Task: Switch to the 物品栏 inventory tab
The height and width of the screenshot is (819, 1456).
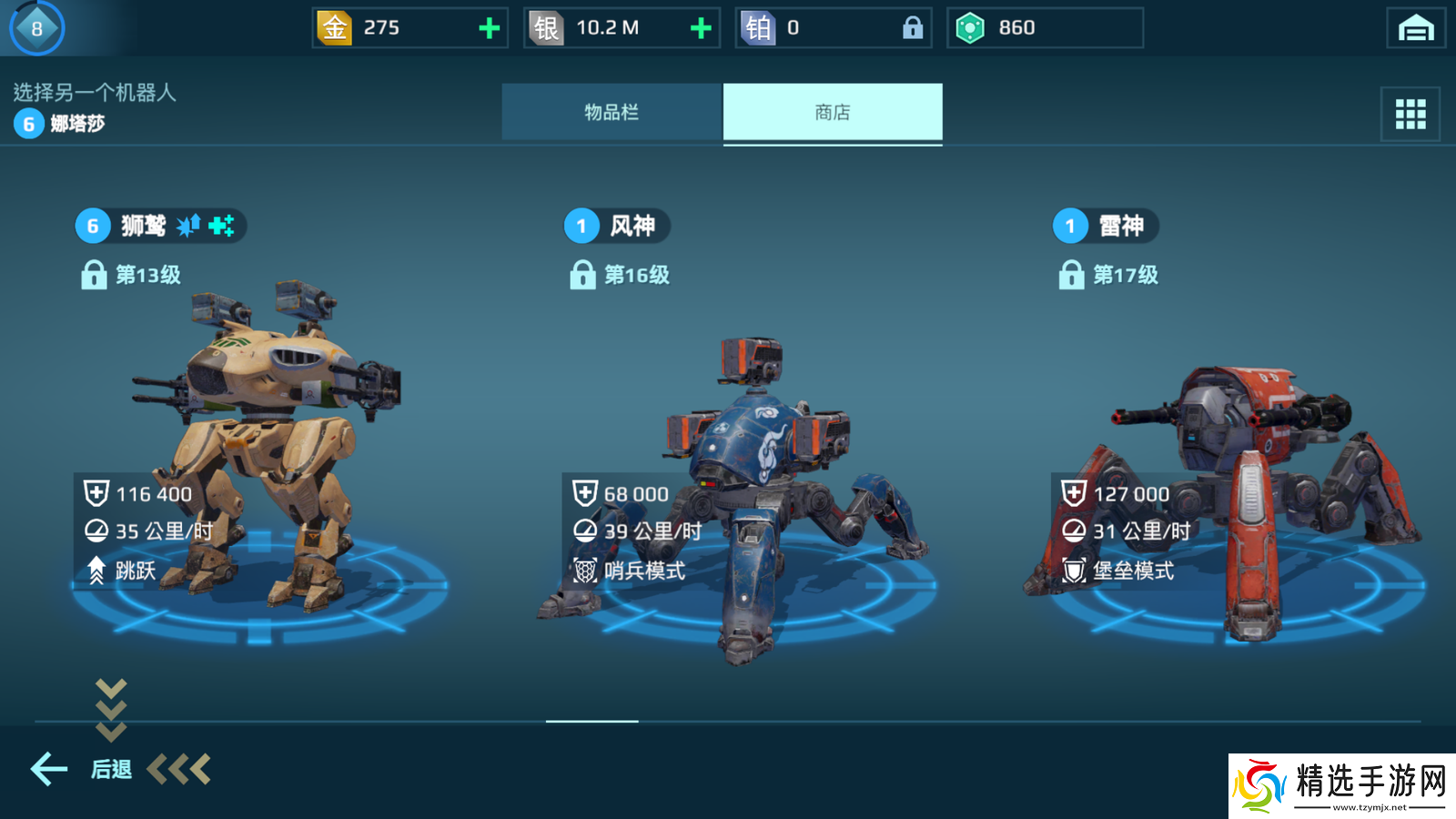Action: click(612, 112)
